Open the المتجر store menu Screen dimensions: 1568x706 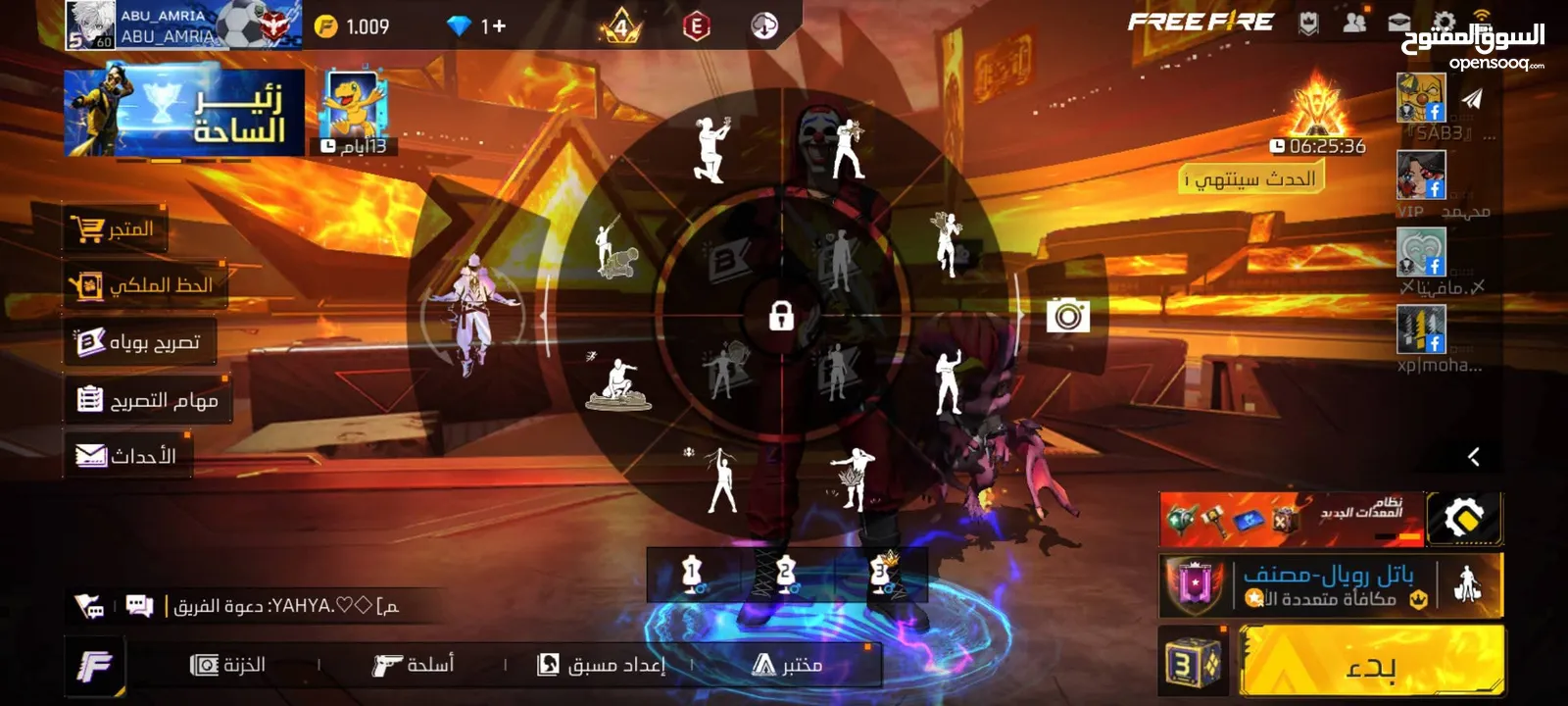click(116, 229)
